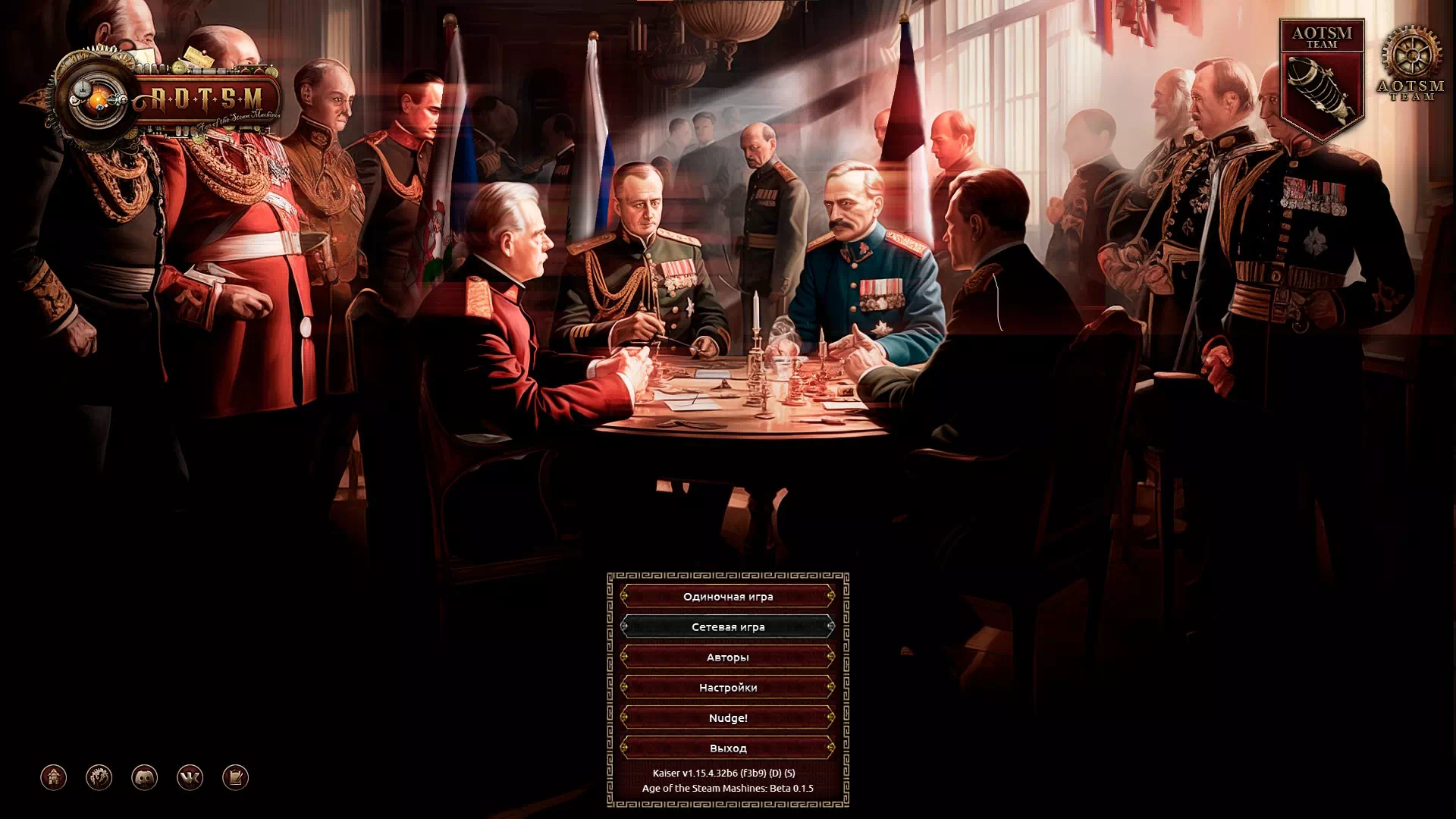Open the changelog clipboard icon

236,777
